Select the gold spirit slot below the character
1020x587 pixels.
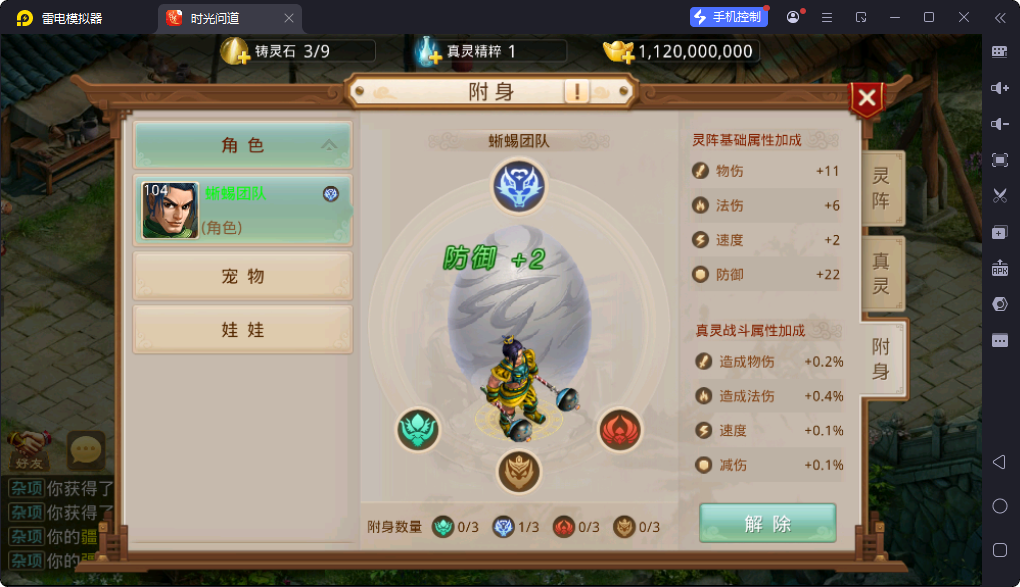pyautogui.click(x=518, y=471)
